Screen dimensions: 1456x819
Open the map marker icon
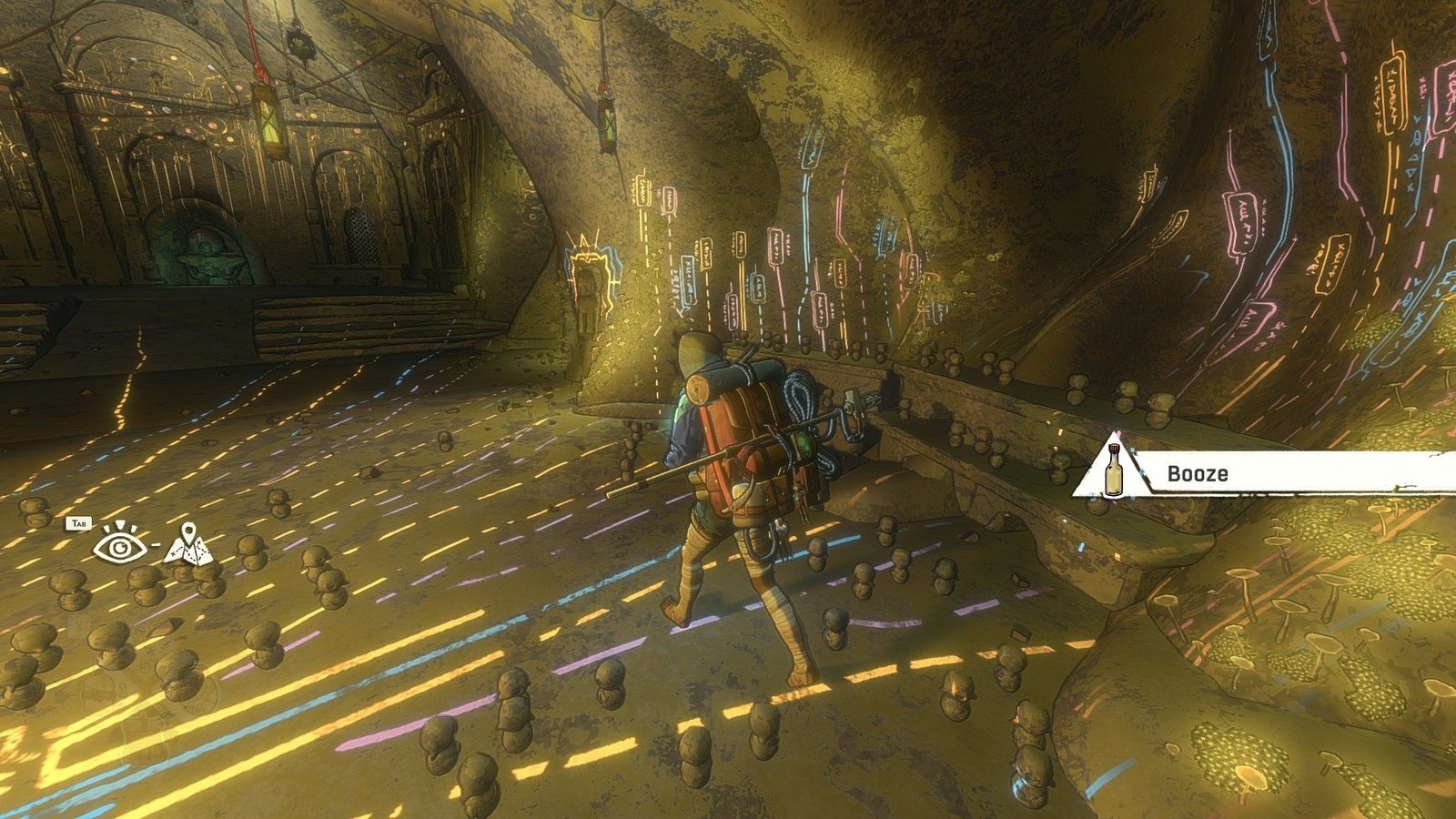[189, 543]
